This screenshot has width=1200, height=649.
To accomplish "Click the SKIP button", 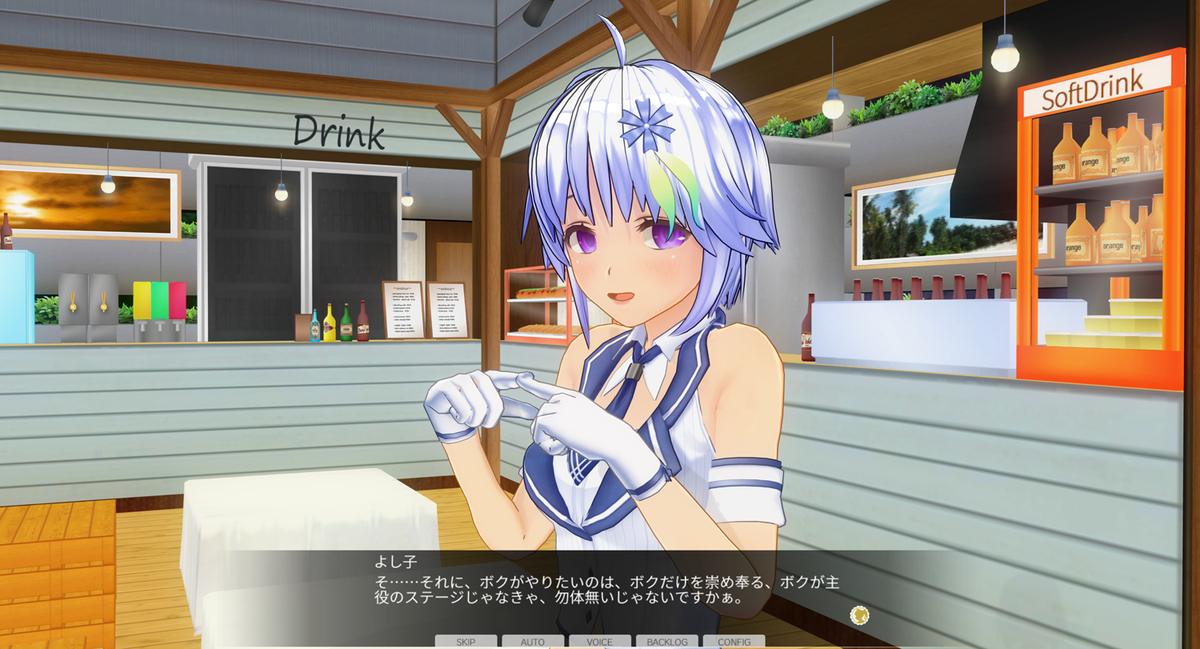I will pos(465,641).
